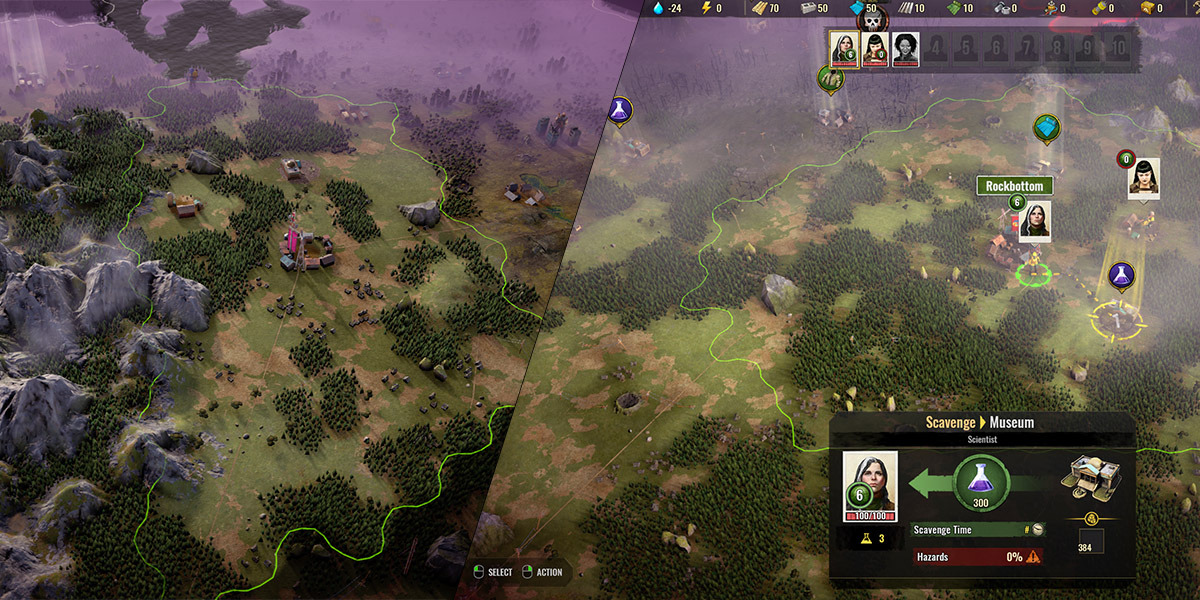Select the Rockbottom base label

point(1014,186)
